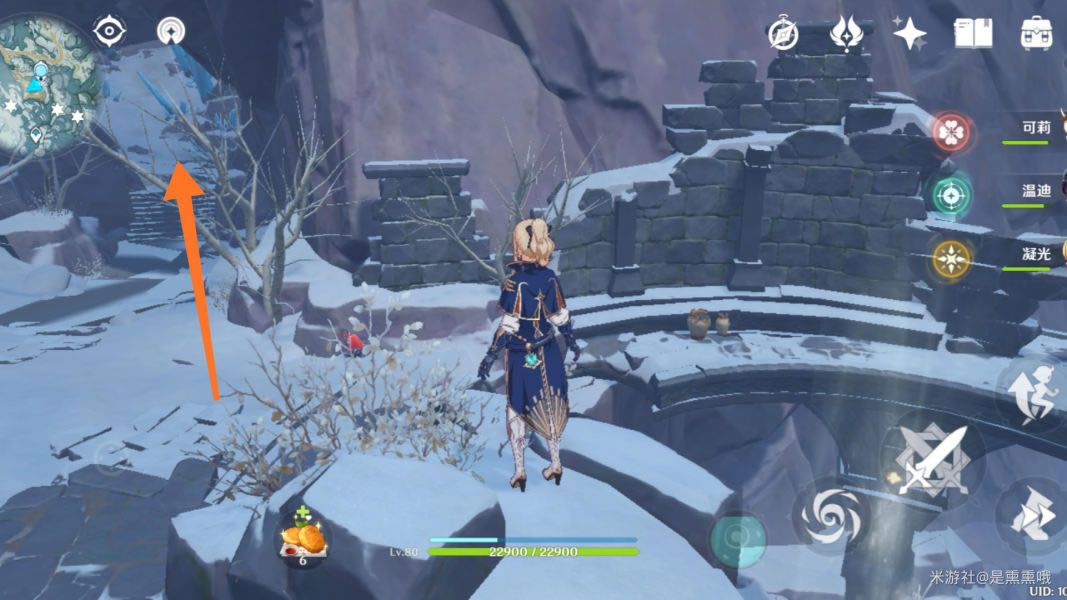Activate the swirl elemental skill
This screenshot has width=1067, height=600.
point(829,517)
